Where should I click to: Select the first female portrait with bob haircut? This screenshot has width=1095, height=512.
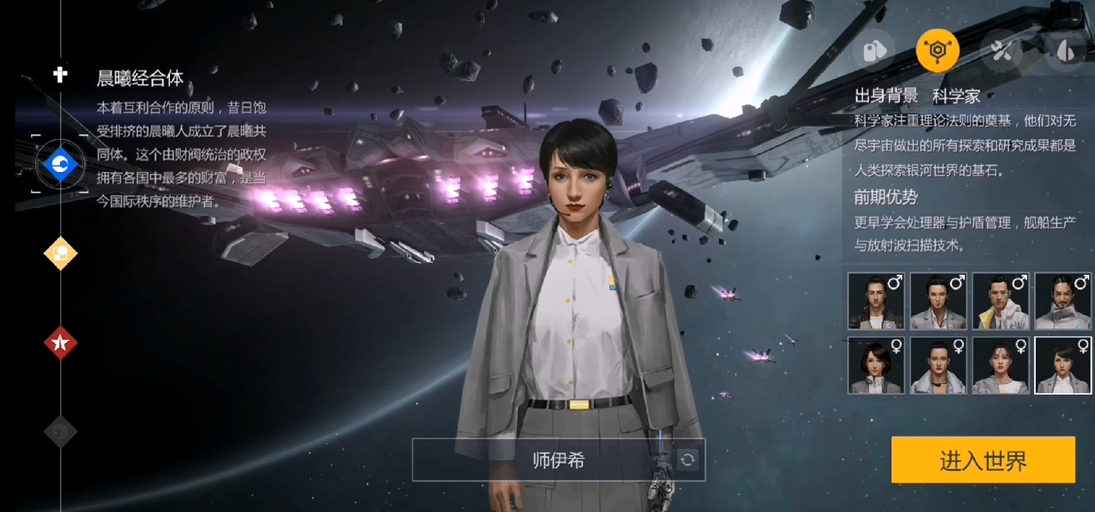[x=876, y=365]
